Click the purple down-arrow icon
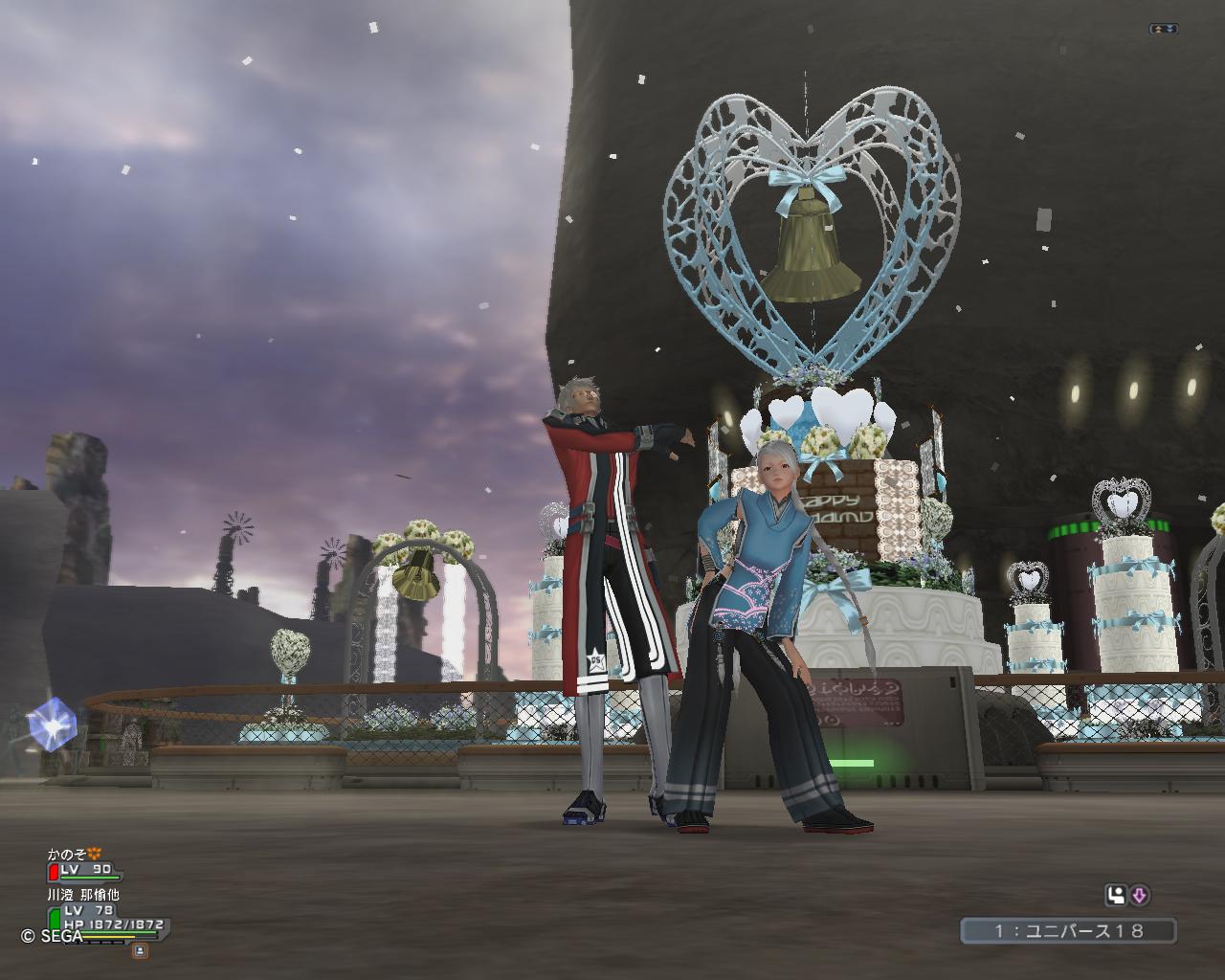This screenshot has width=1225, height=980. [x=1140, y=896]
